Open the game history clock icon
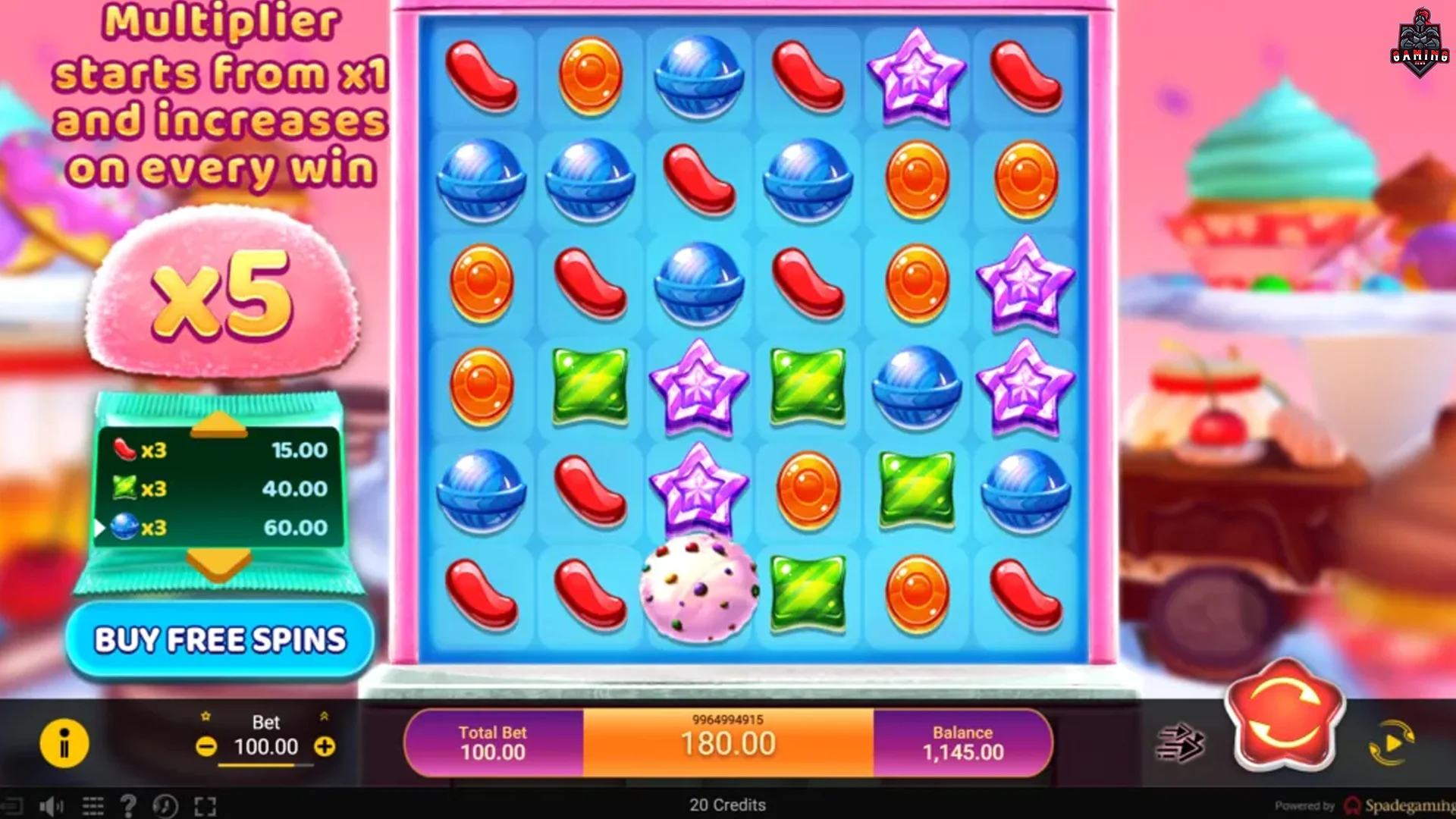Viewport: 1456px width, 819px height. (x=165, y=805)
